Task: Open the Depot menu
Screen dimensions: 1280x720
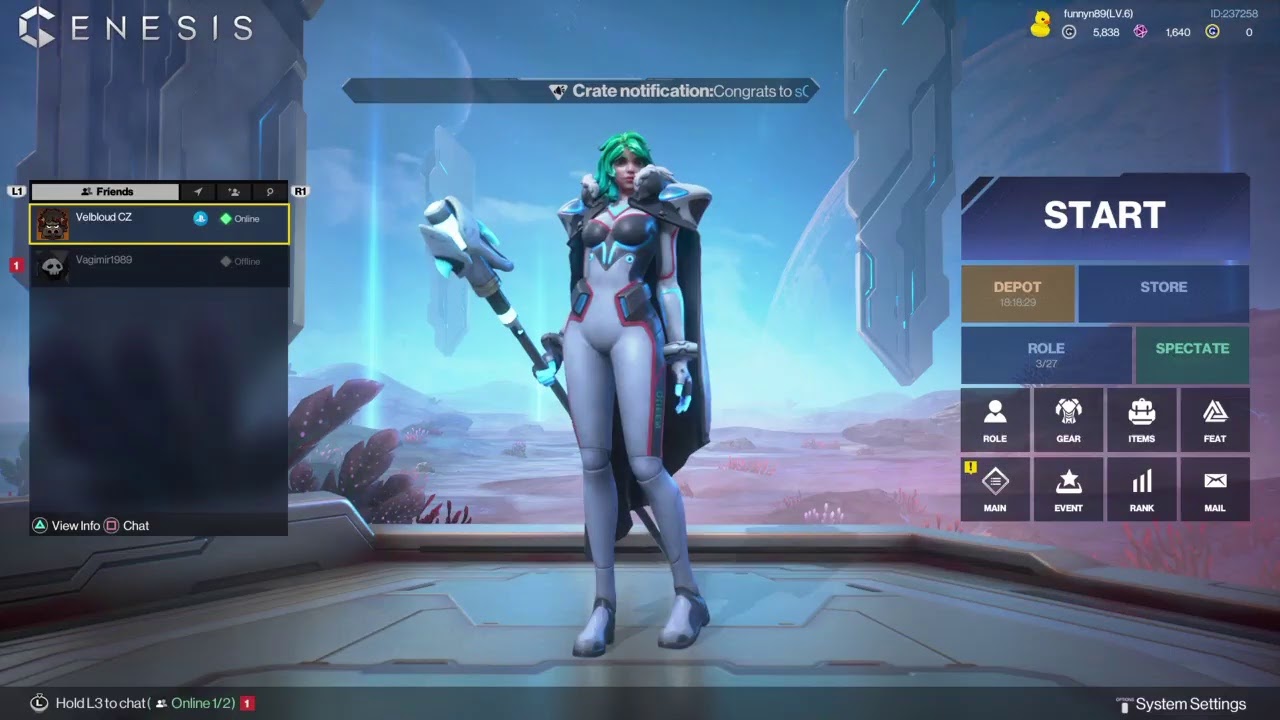Action: point(1017,293)
